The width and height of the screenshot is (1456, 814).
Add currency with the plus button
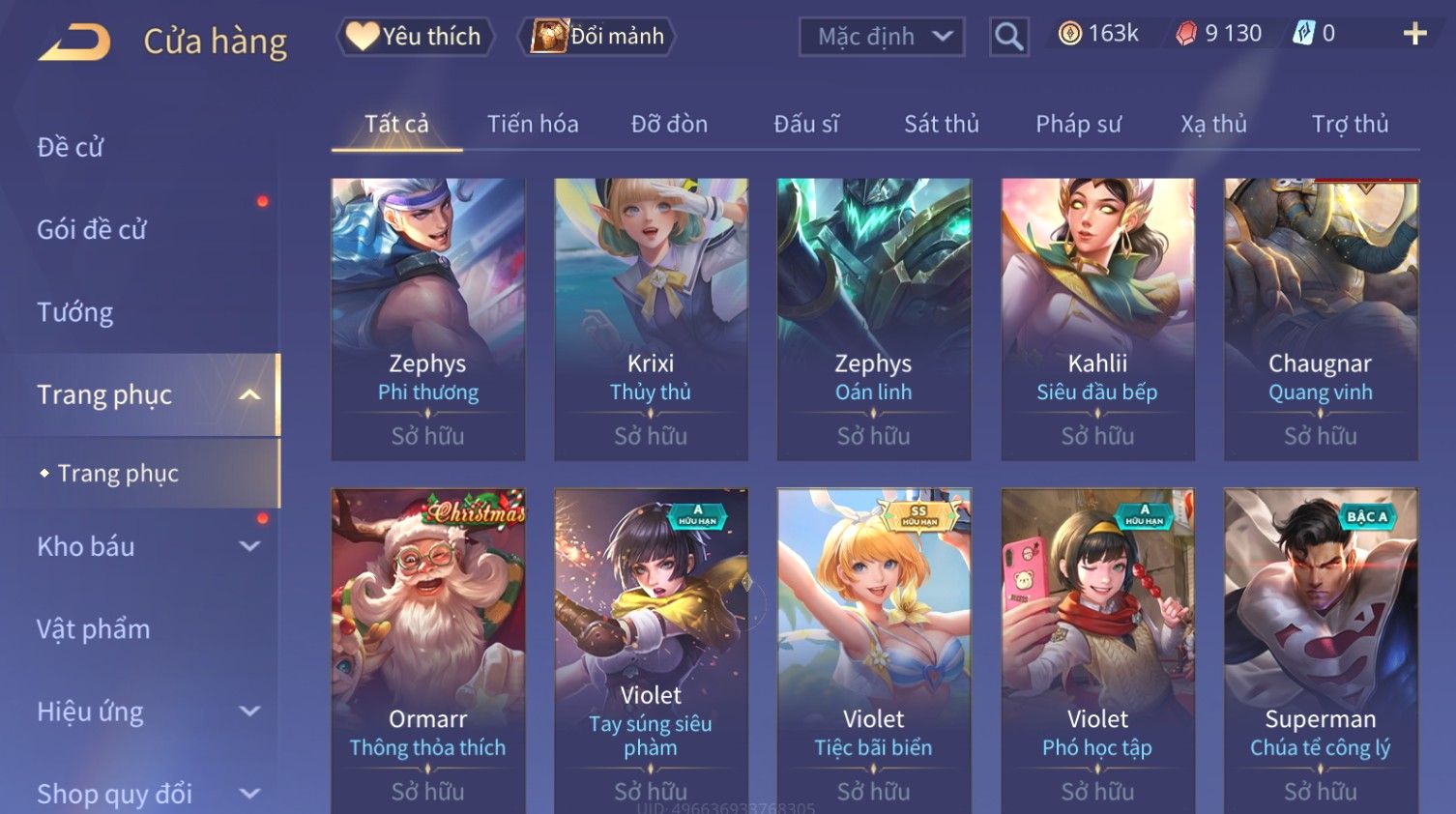coord(1414,34)
